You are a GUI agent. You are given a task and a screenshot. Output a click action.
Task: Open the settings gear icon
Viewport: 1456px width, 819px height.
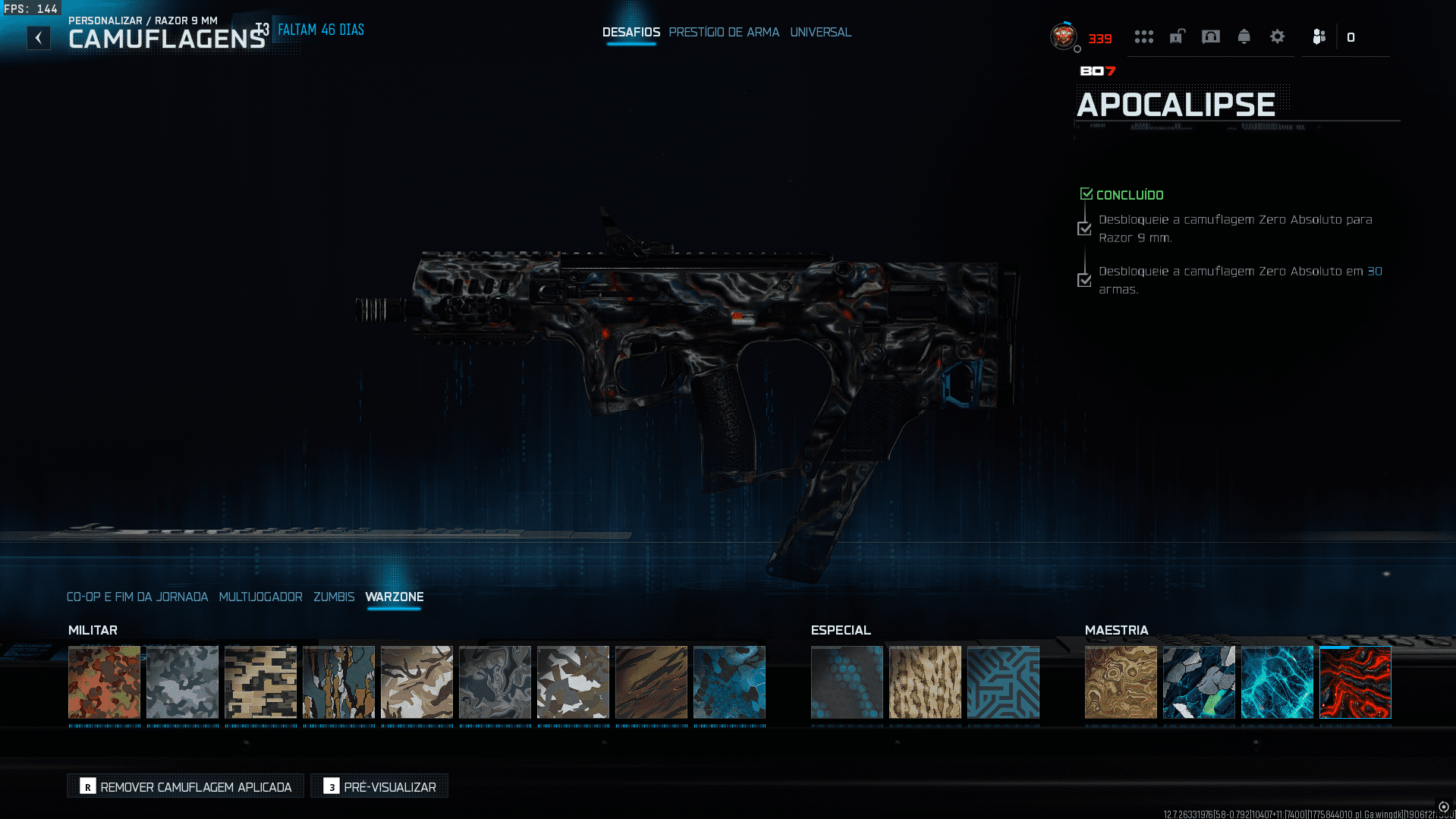pos(1277,36)
